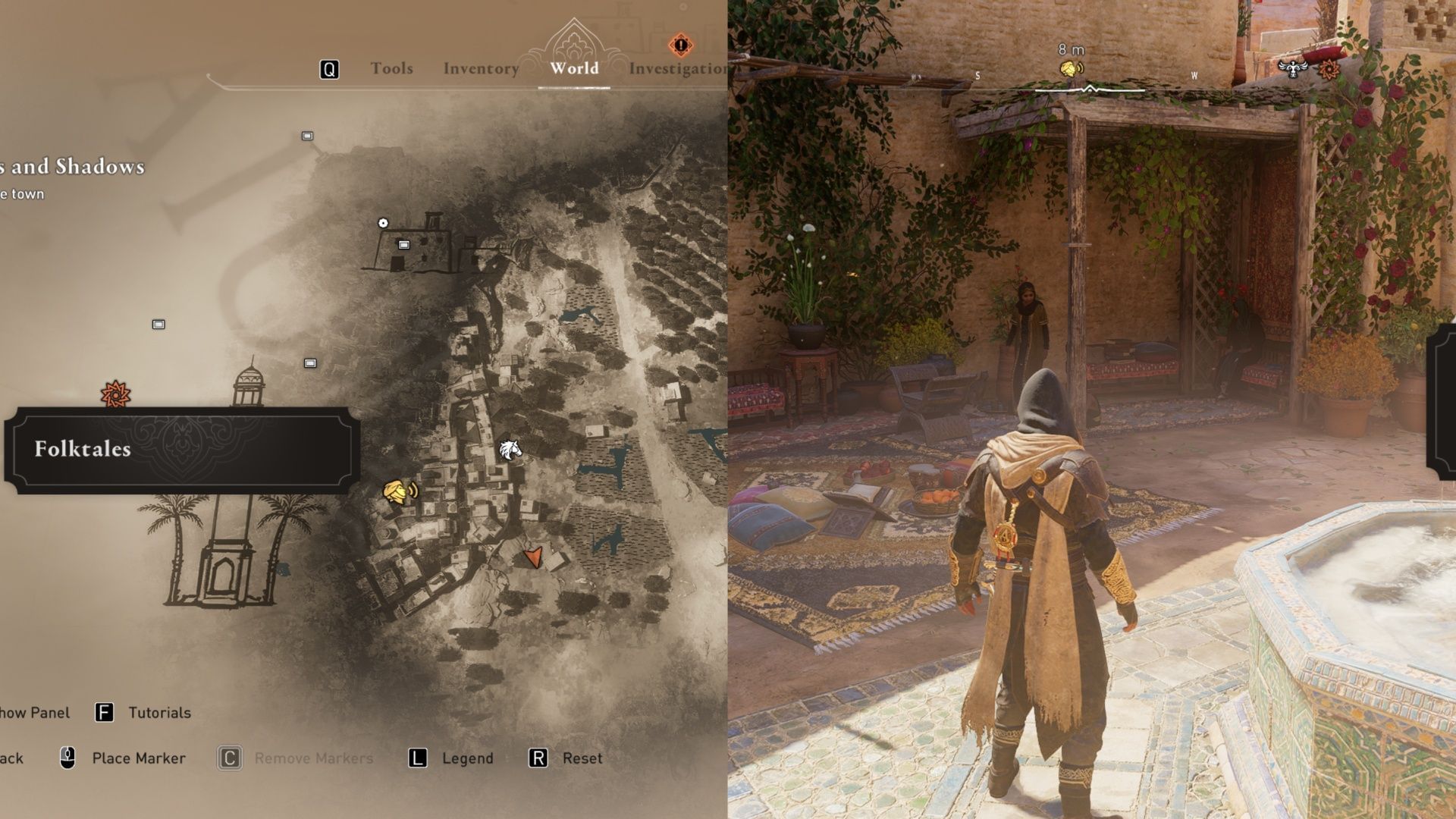
Task: Switch to the Inventory tab
Action: click(479, 68)
